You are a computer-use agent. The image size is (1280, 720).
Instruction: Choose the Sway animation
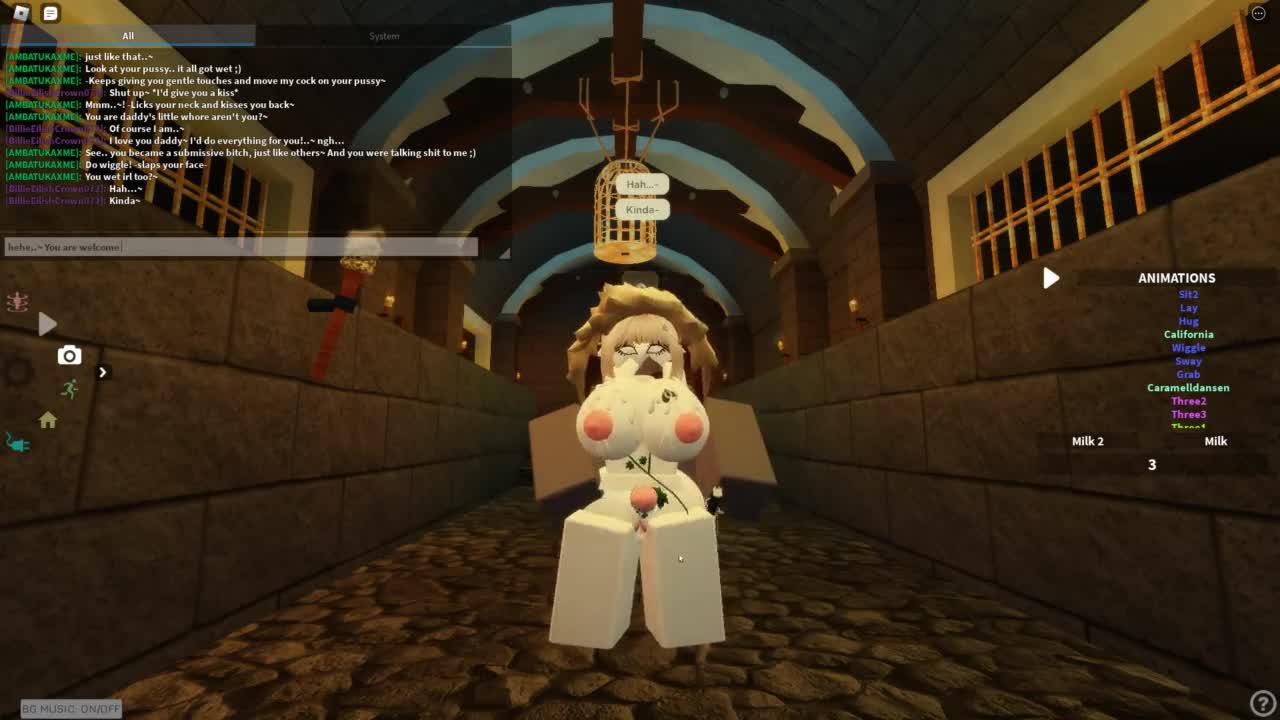click(1188, 361)
